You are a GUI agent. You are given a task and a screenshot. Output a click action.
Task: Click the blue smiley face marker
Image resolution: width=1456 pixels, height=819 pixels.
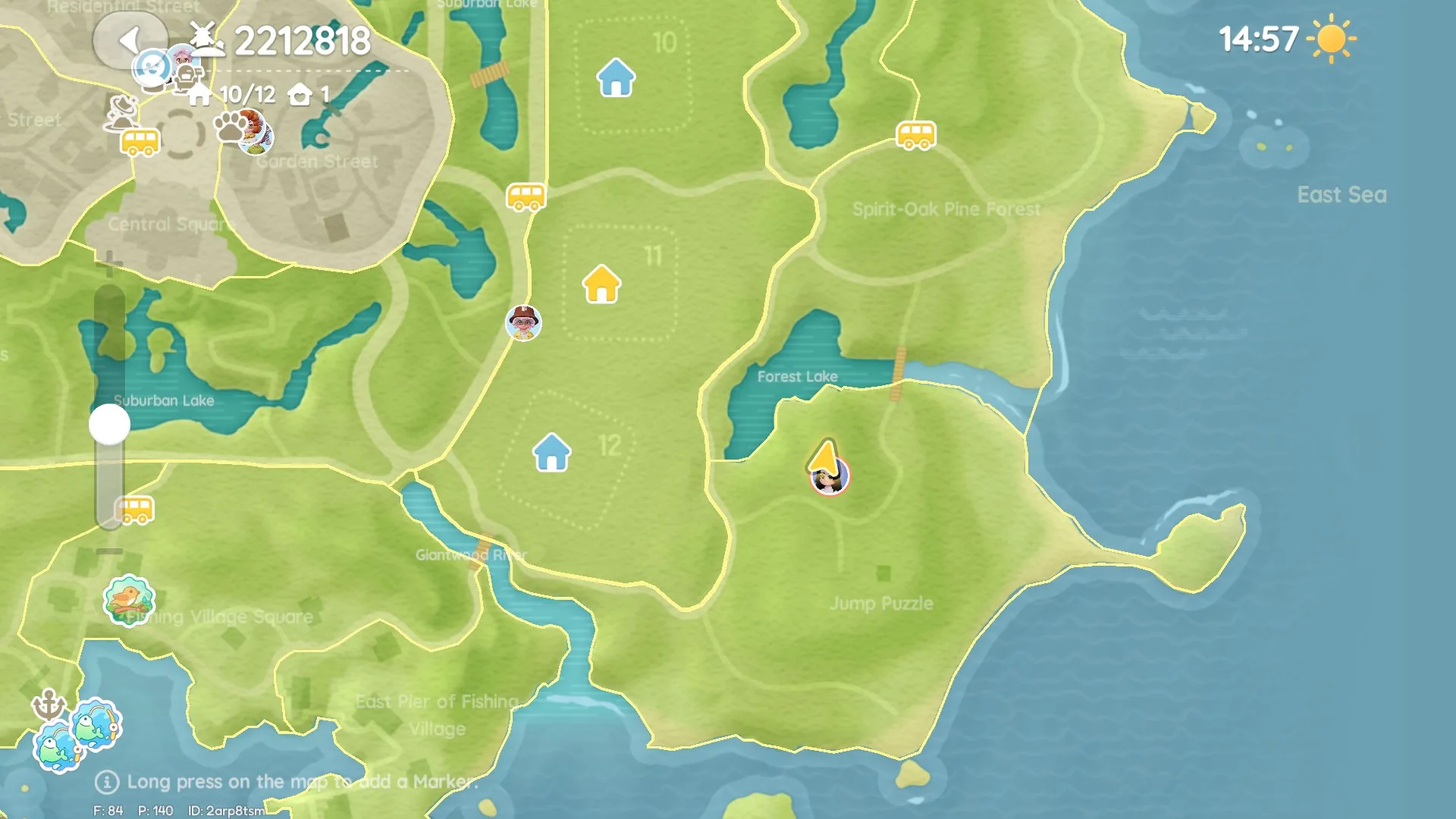152,67
